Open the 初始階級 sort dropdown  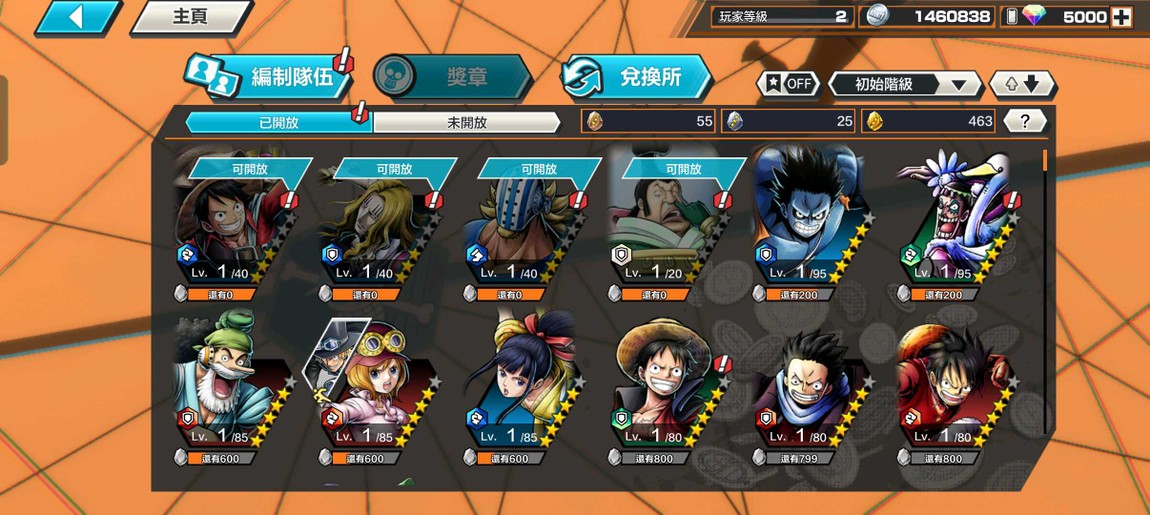(x=903, y=84)
